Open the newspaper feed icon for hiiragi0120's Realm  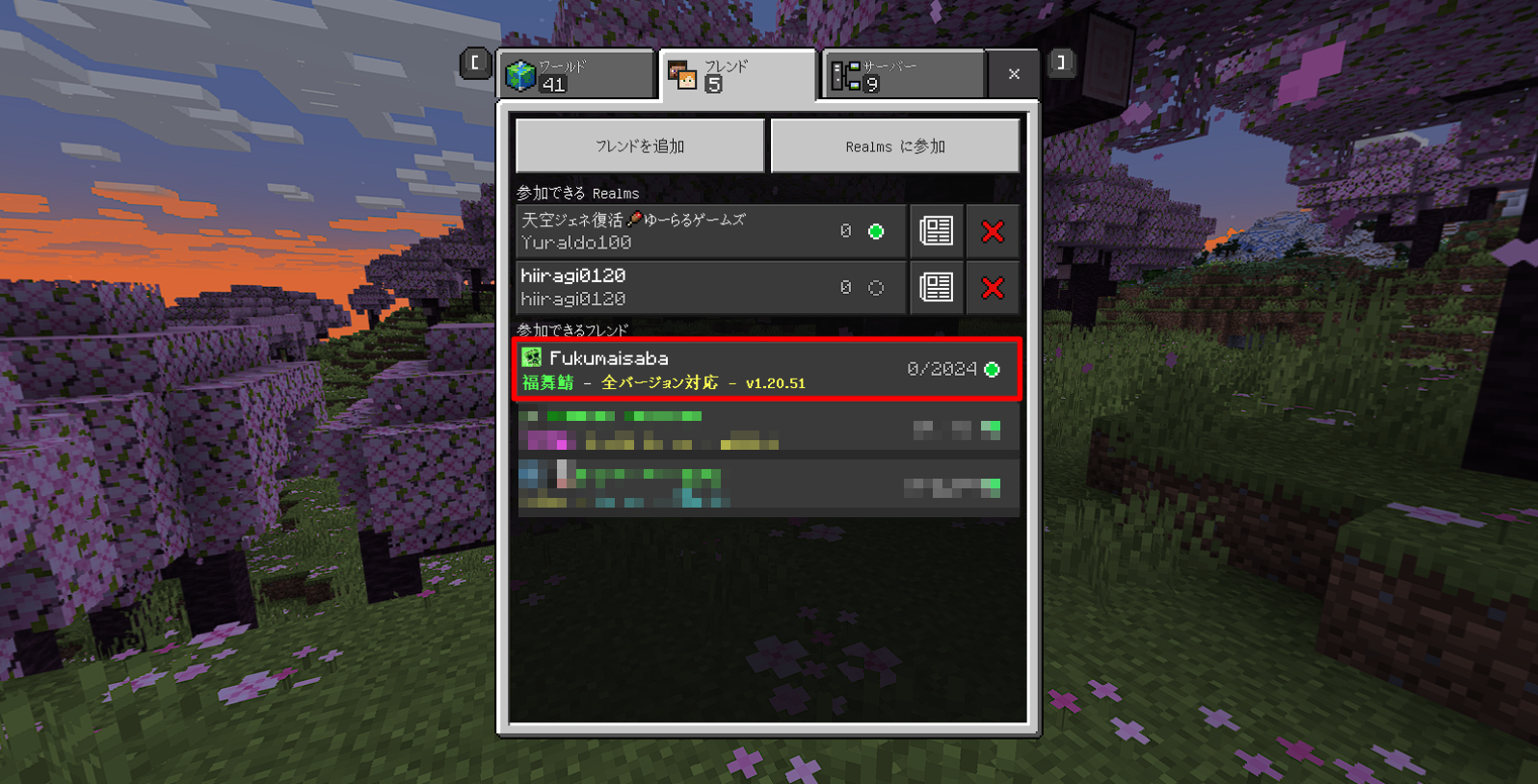pyautogui.click(x=936, y=287)
